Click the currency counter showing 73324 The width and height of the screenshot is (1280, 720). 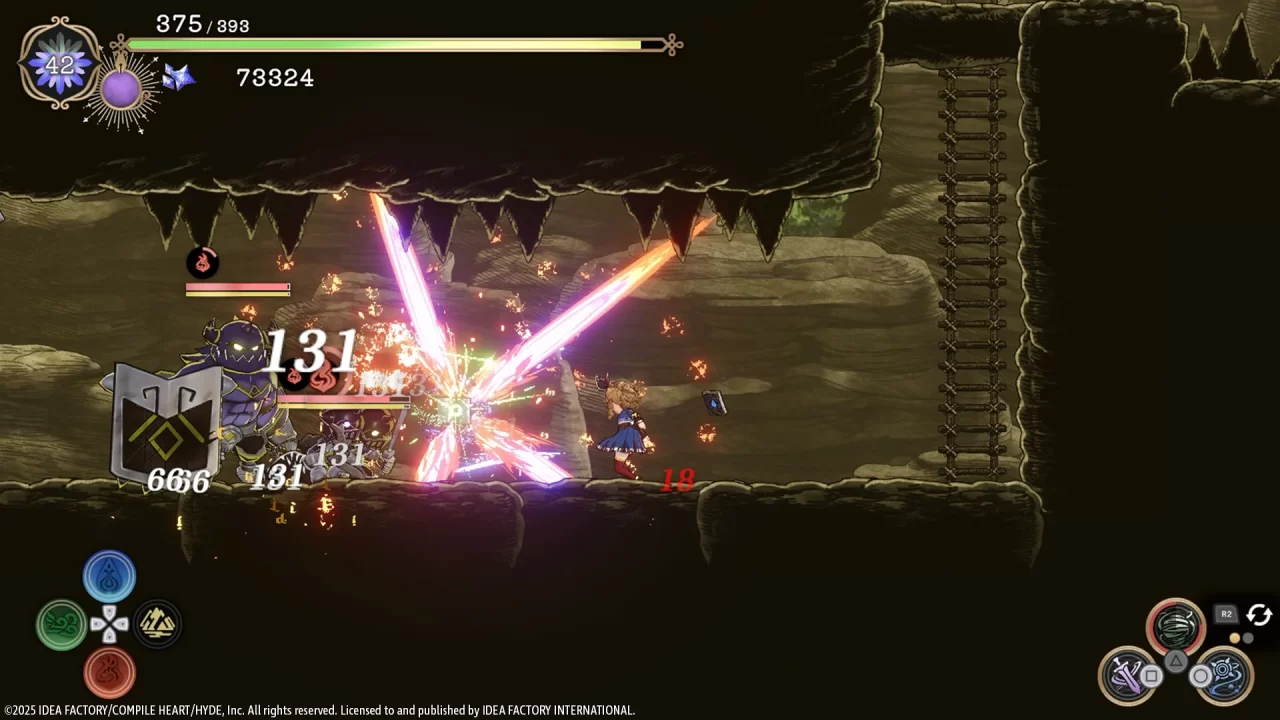tap(276, 78)
